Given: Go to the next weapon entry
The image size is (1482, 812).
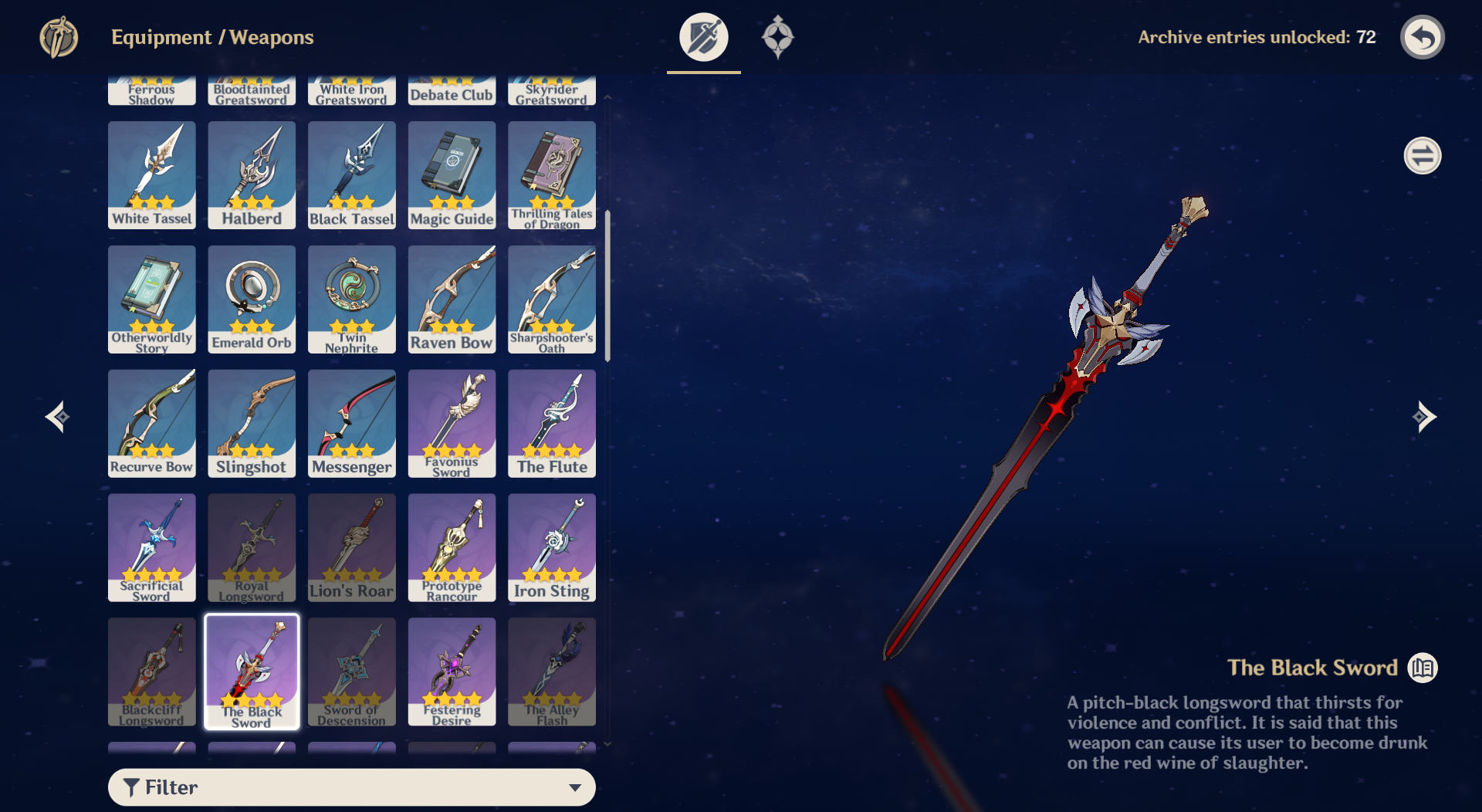Looking at the screenshot, I should 1423,417.
